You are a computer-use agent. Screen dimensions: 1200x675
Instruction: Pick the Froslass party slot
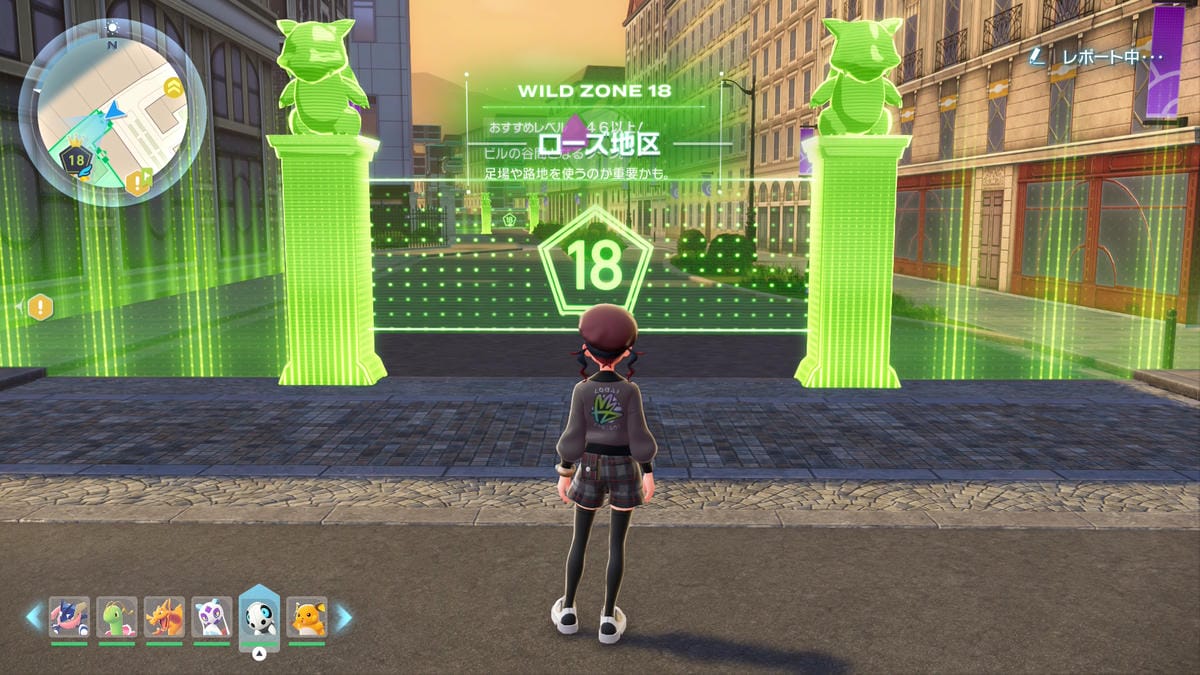coord(212,617)
